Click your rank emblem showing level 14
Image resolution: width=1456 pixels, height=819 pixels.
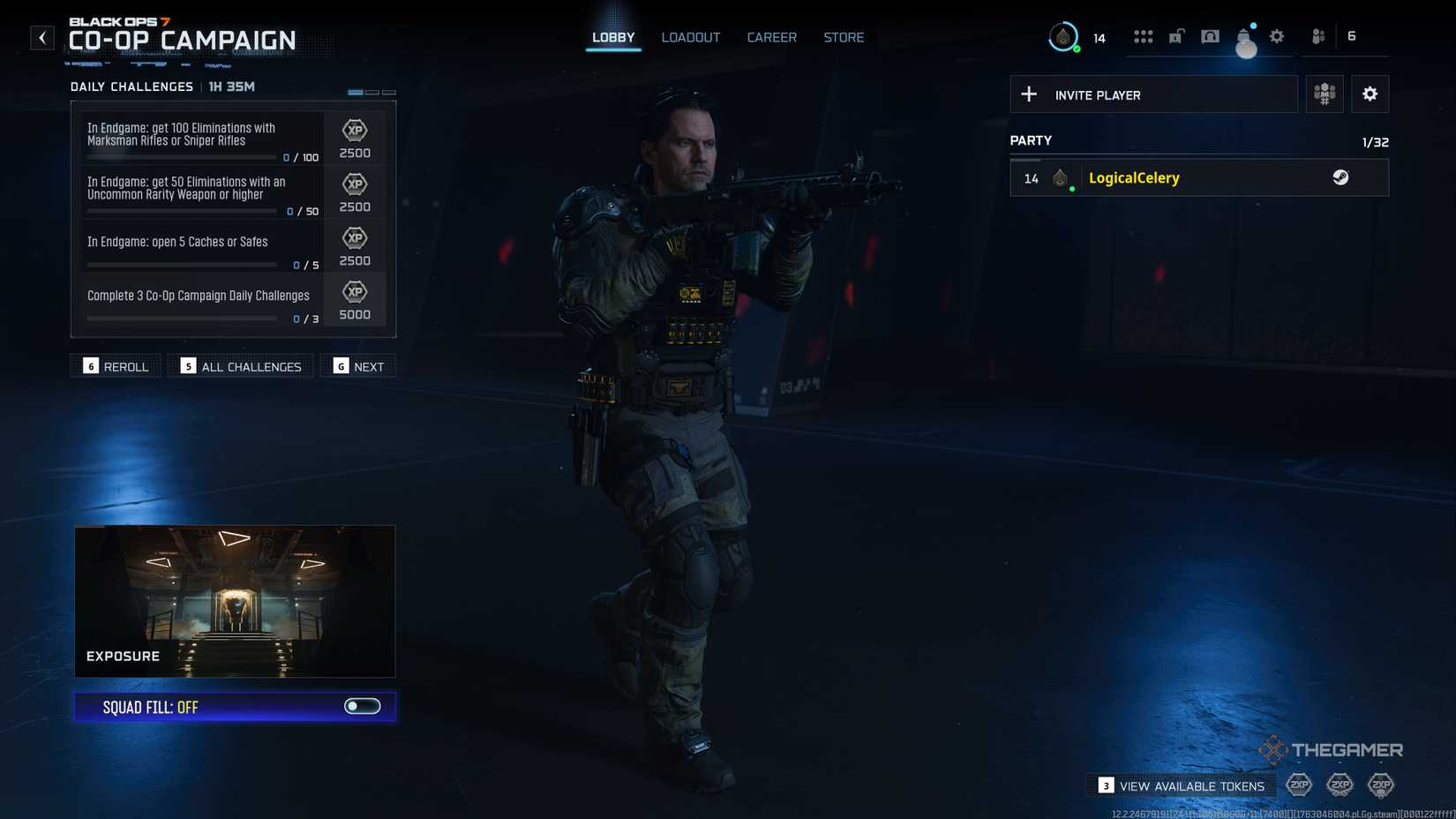click(x=1063, y=37)
